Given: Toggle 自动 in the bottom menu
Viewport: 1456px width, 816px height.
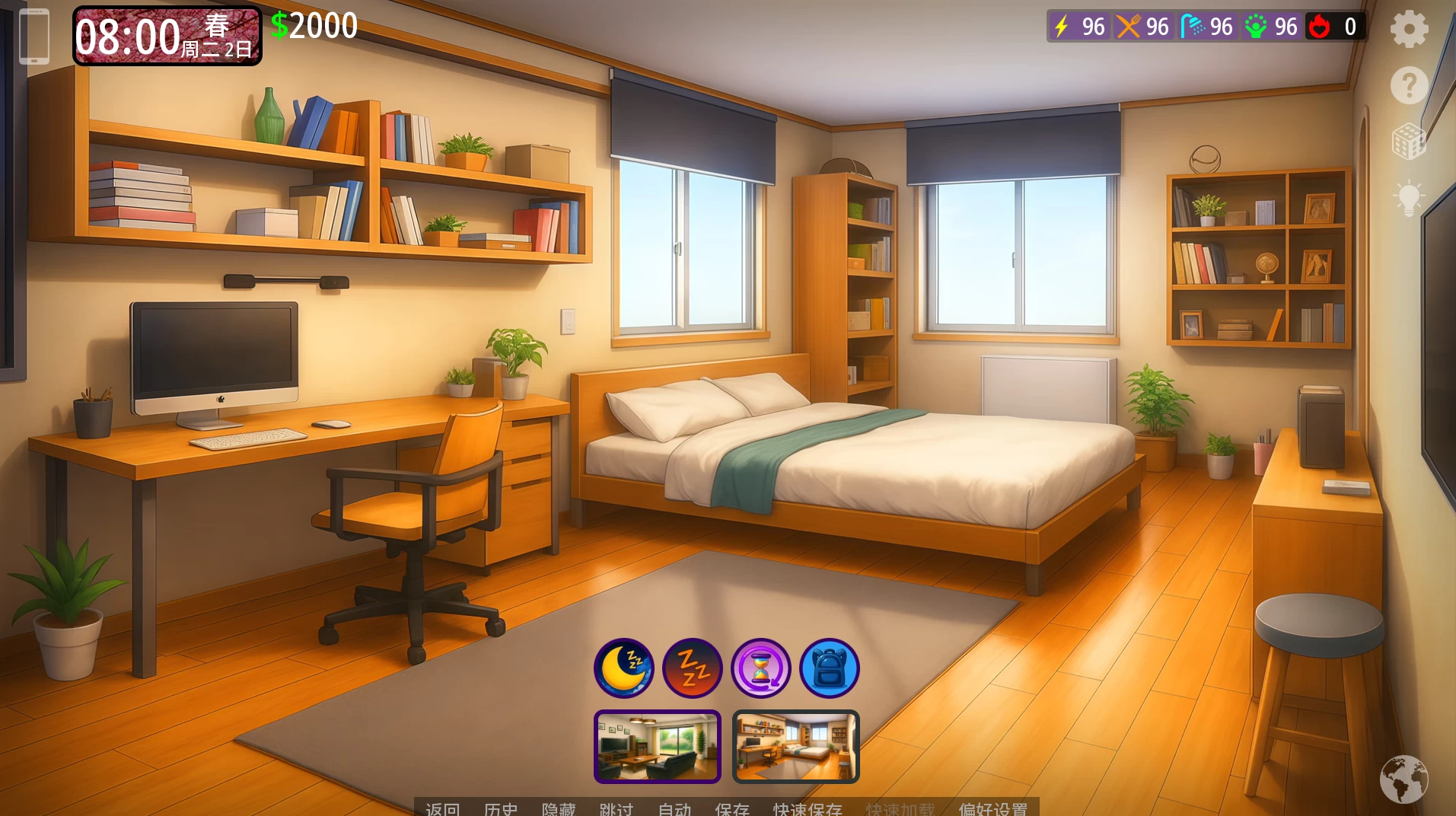Looking at the screenshot, I should [674, 809].
